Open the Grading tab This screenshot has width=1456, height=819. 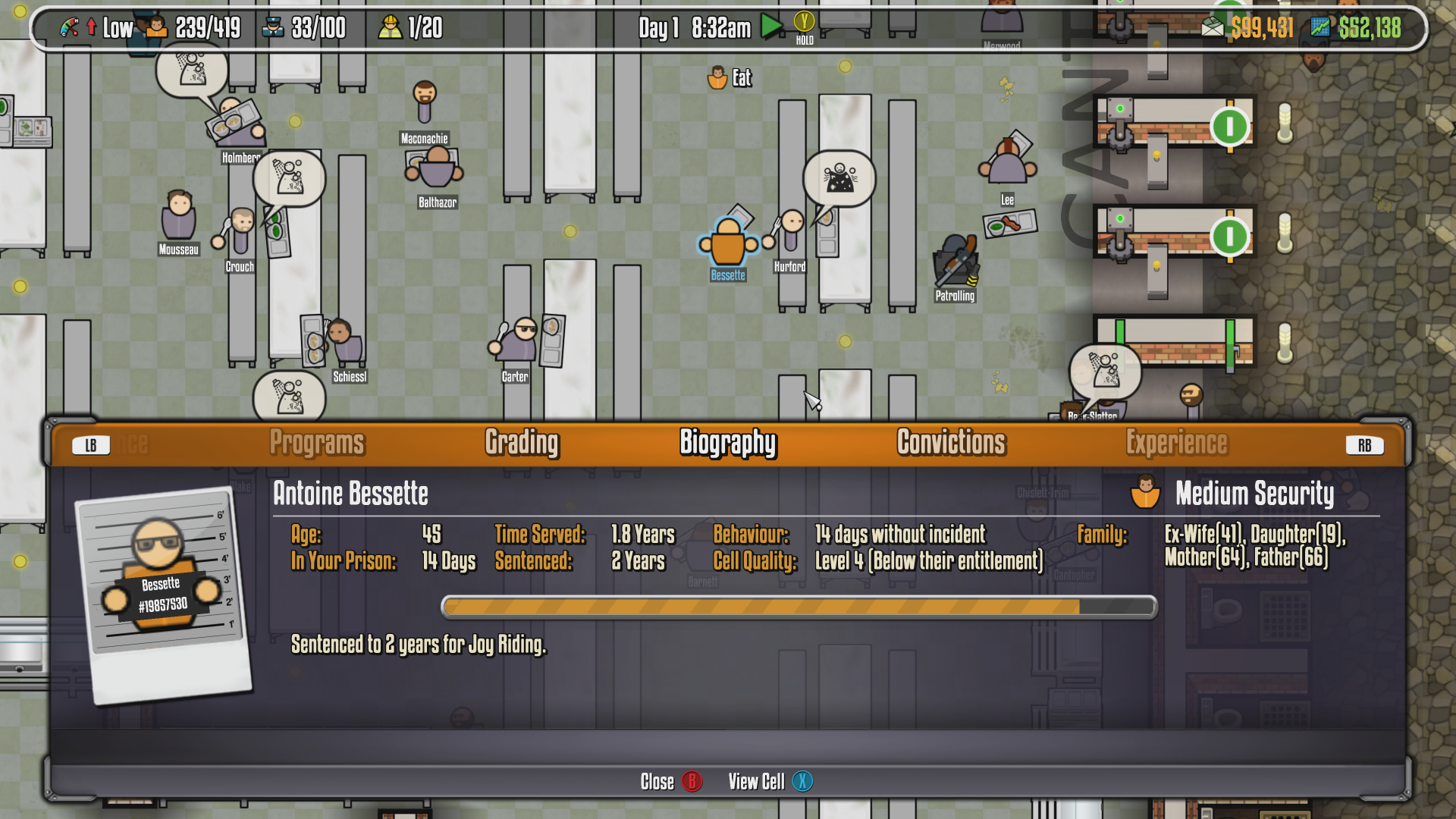click(x=522, y=443)
